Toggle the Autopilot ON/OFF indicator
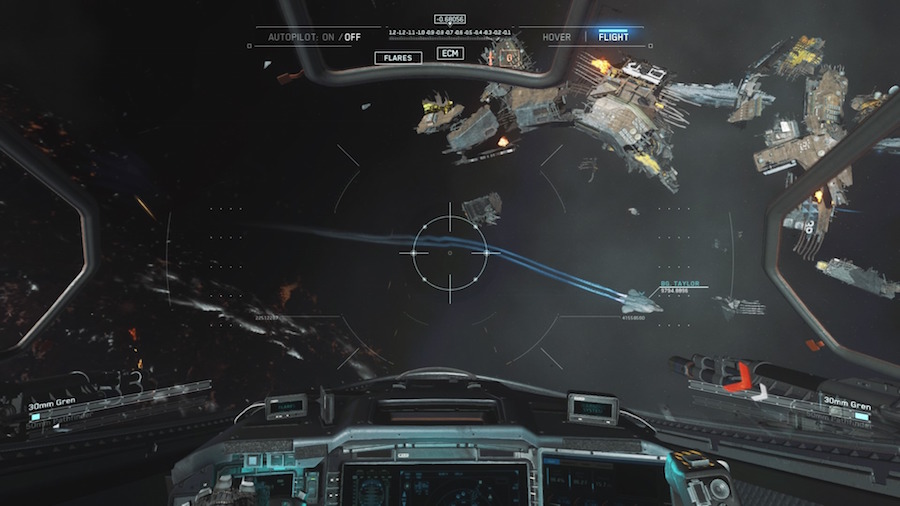Screen dimensions: 900x506 tap(314, 37)
